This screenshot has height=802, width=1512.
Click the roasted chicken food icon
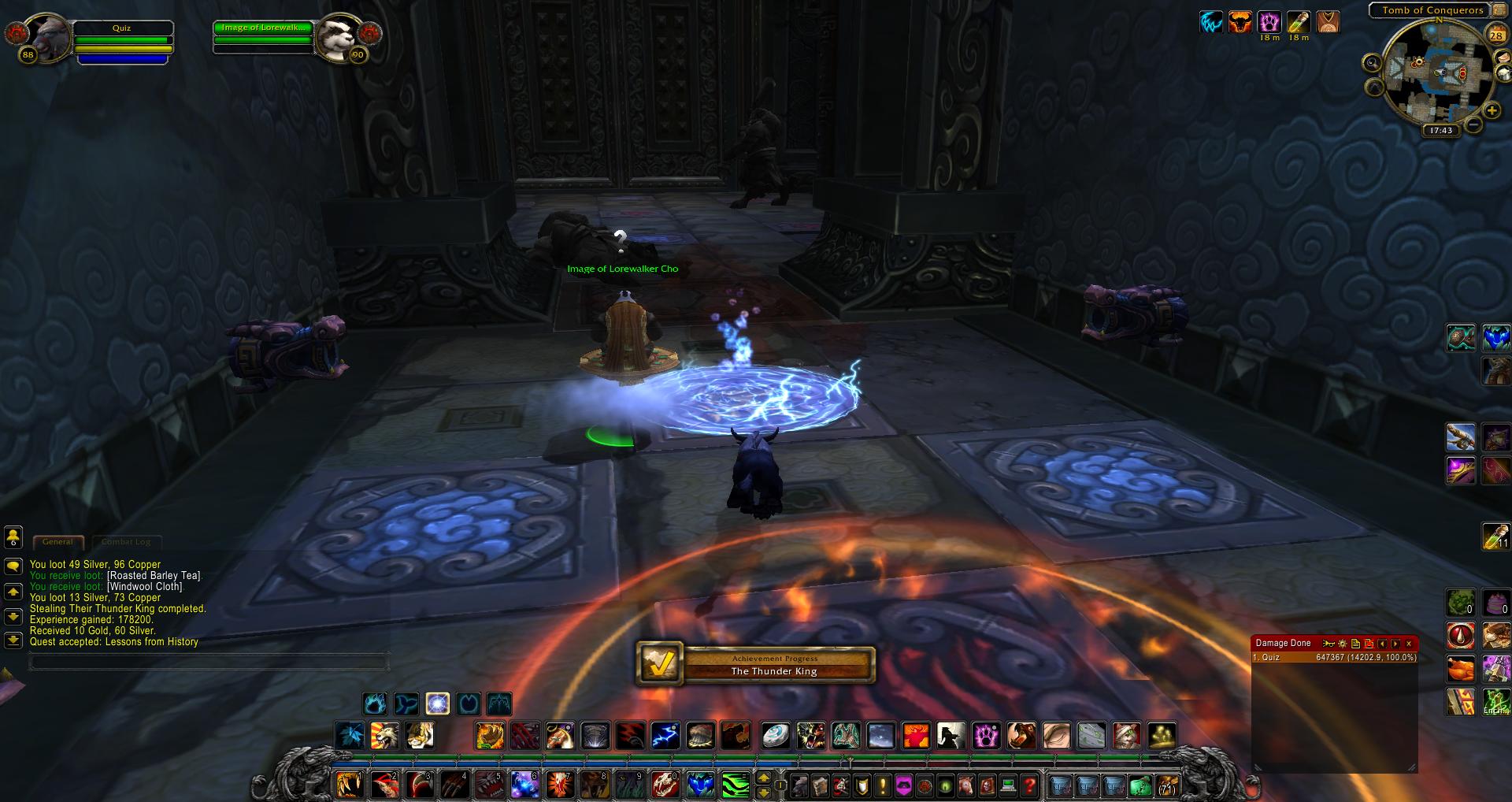point(1461,669)
